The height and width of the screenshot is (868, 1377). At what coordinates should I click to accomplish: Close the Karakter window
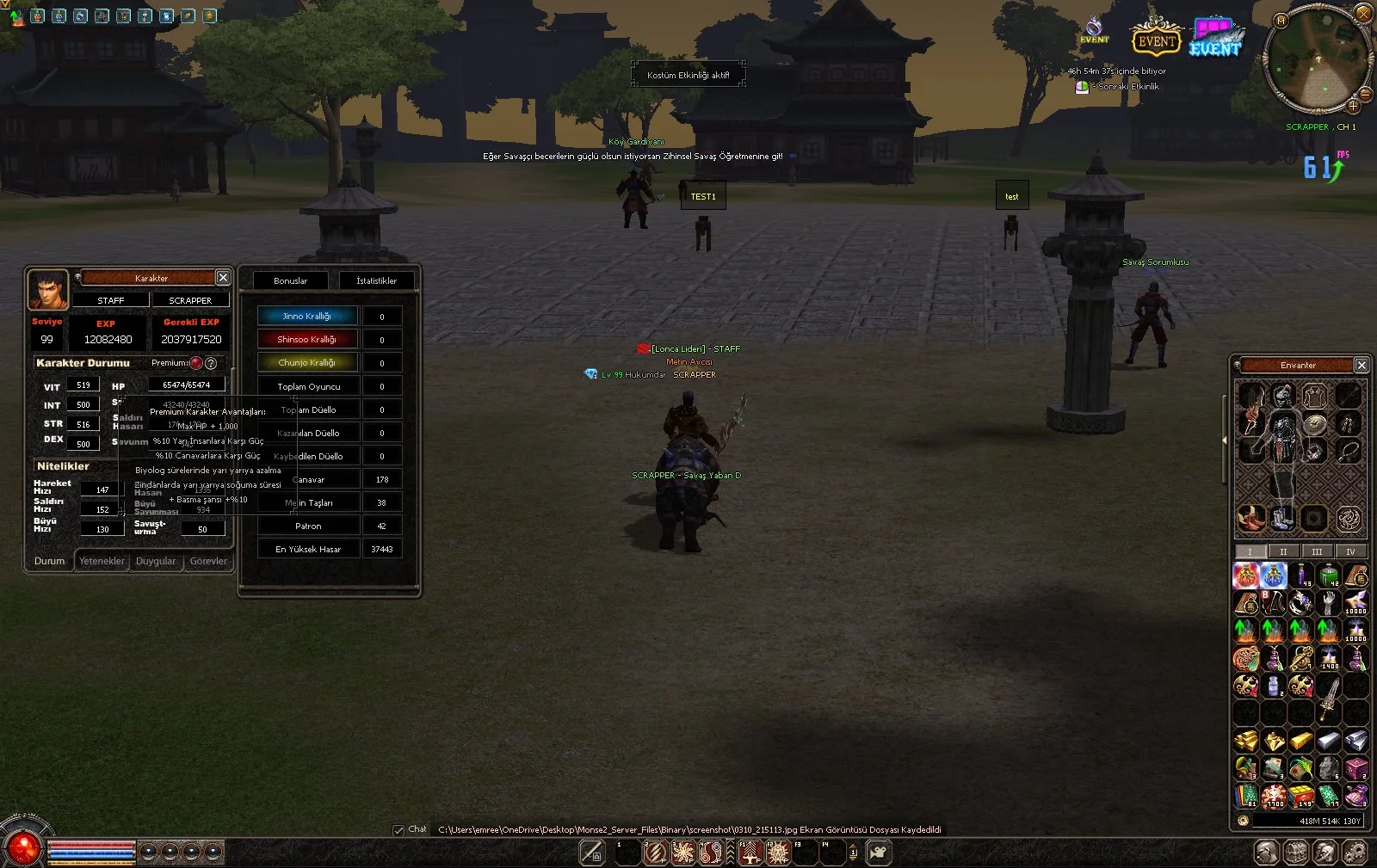click(223, 277)
